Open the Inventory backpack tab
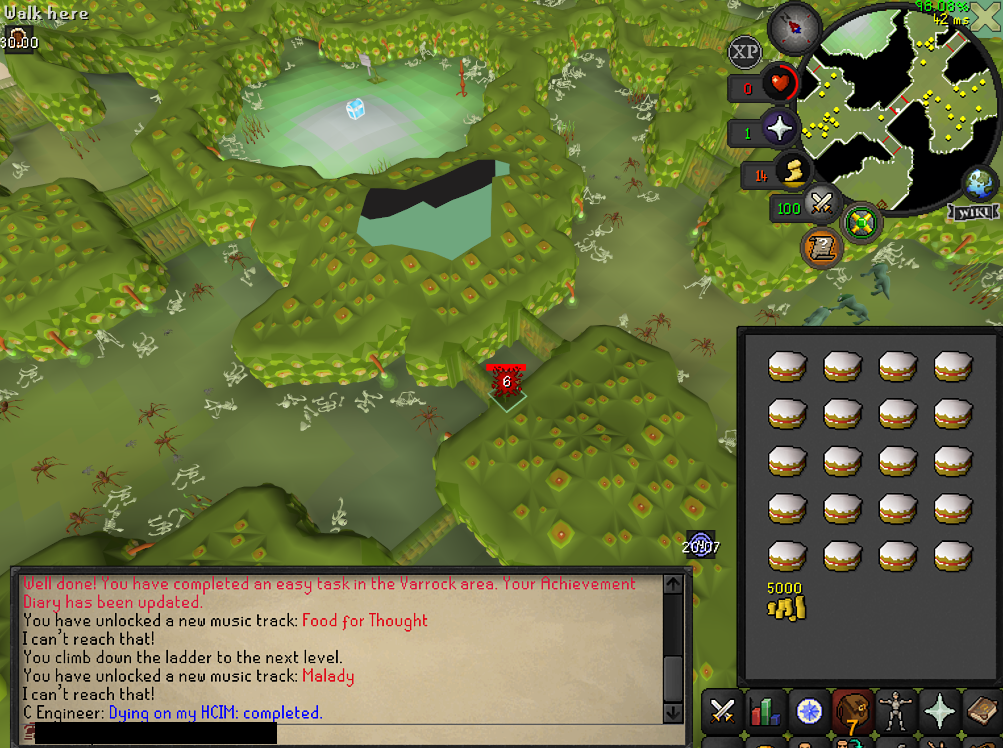This screenshot has width=1003, height=748. click(x=853, y=711)
